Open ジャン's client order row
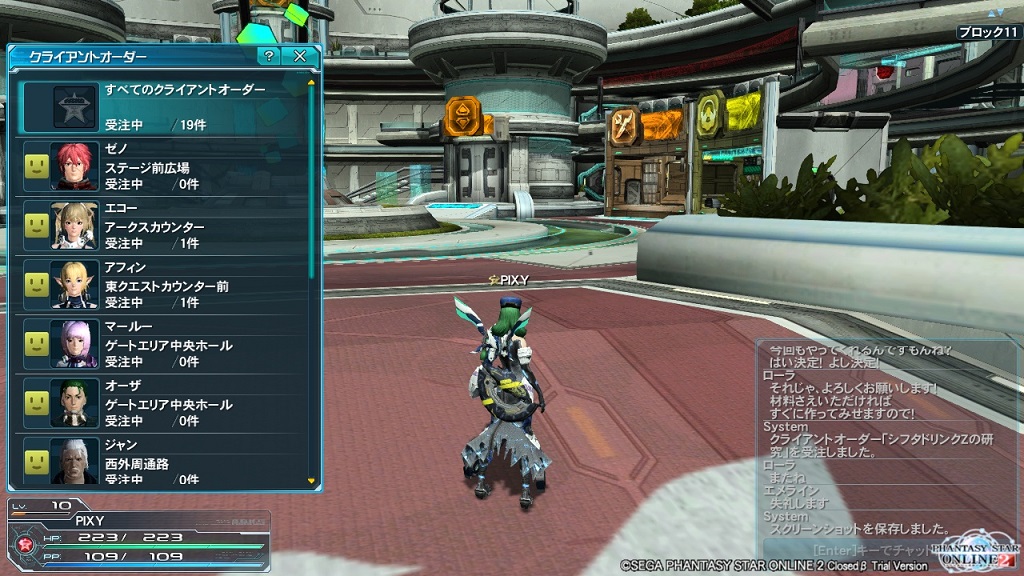Image resolution: width=1024 pixels, height=576 pixels. (163, 462)
